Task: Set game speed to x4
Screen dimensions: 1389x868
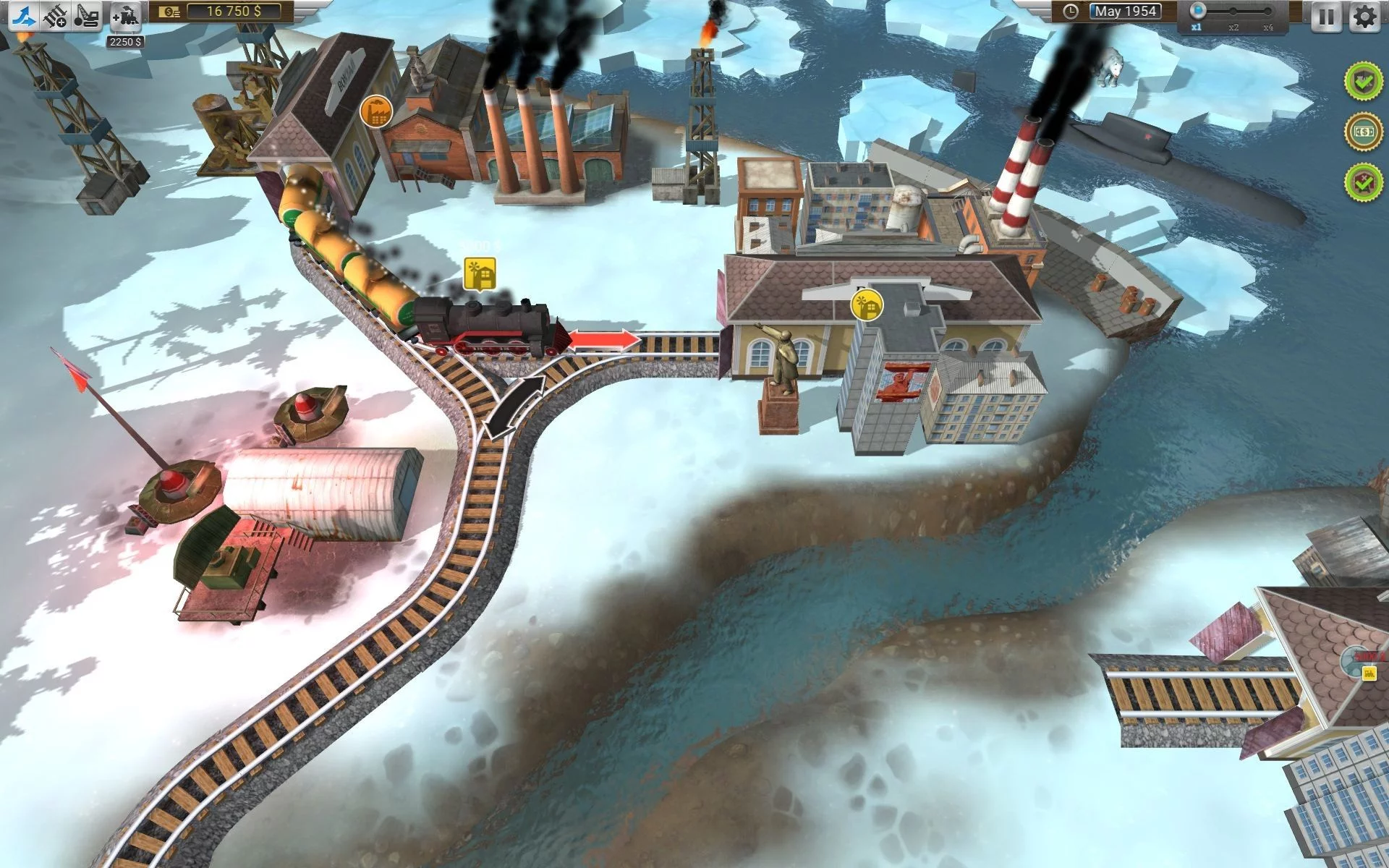Action: point(1267,12)
